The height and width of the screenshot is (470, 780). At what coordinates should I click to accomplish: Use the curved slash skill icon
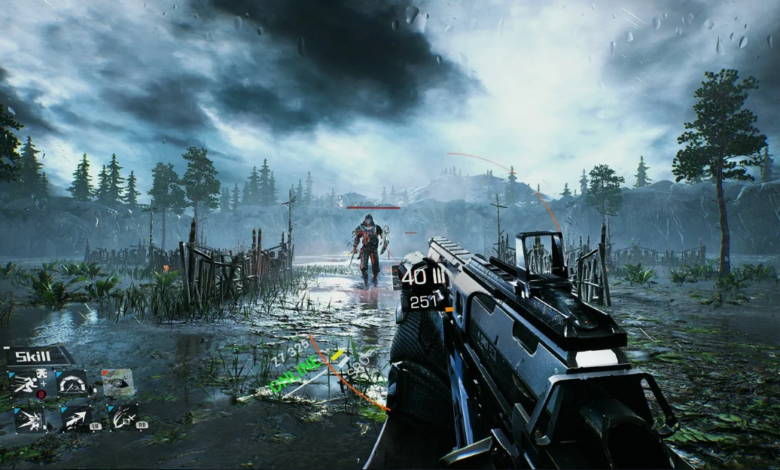click(122, 416)
